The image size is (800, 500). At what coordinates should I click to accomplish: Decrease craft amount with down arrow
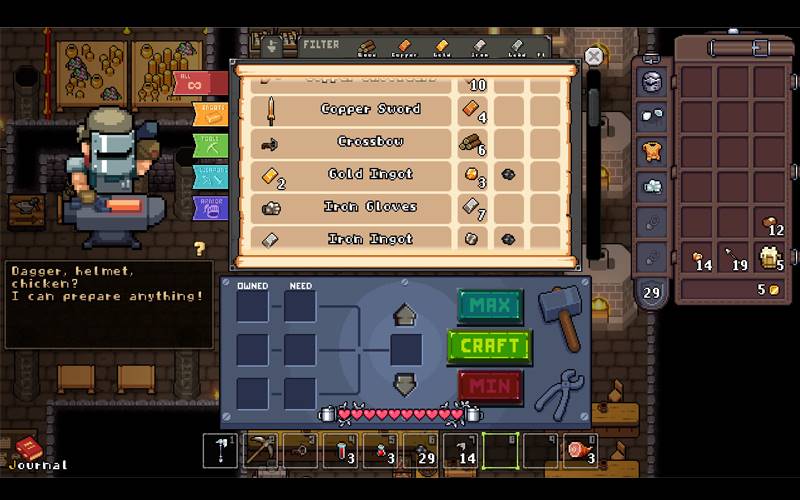(x=405, y=383)
